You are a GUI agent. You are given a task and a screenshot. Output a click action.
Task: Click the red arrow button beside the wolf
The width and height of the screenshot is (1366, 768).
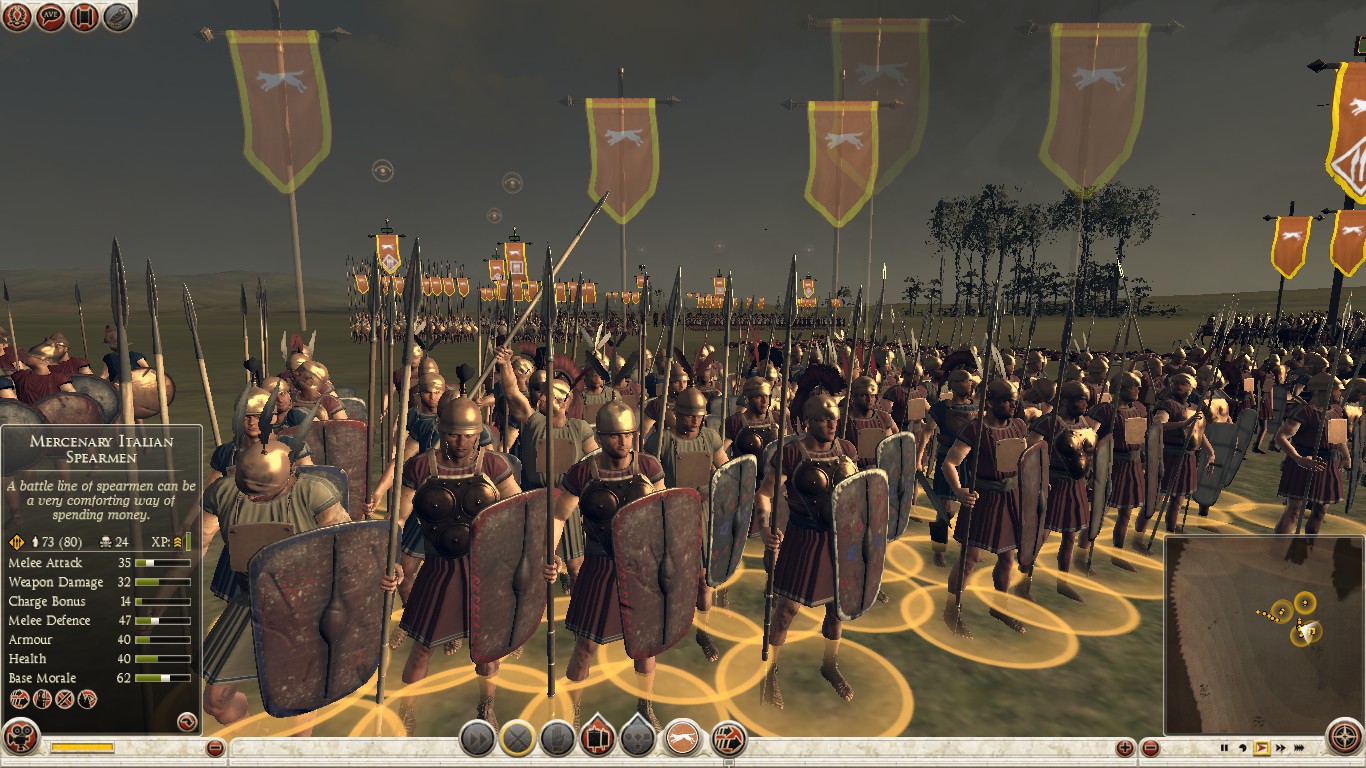(x=729, y=739)
